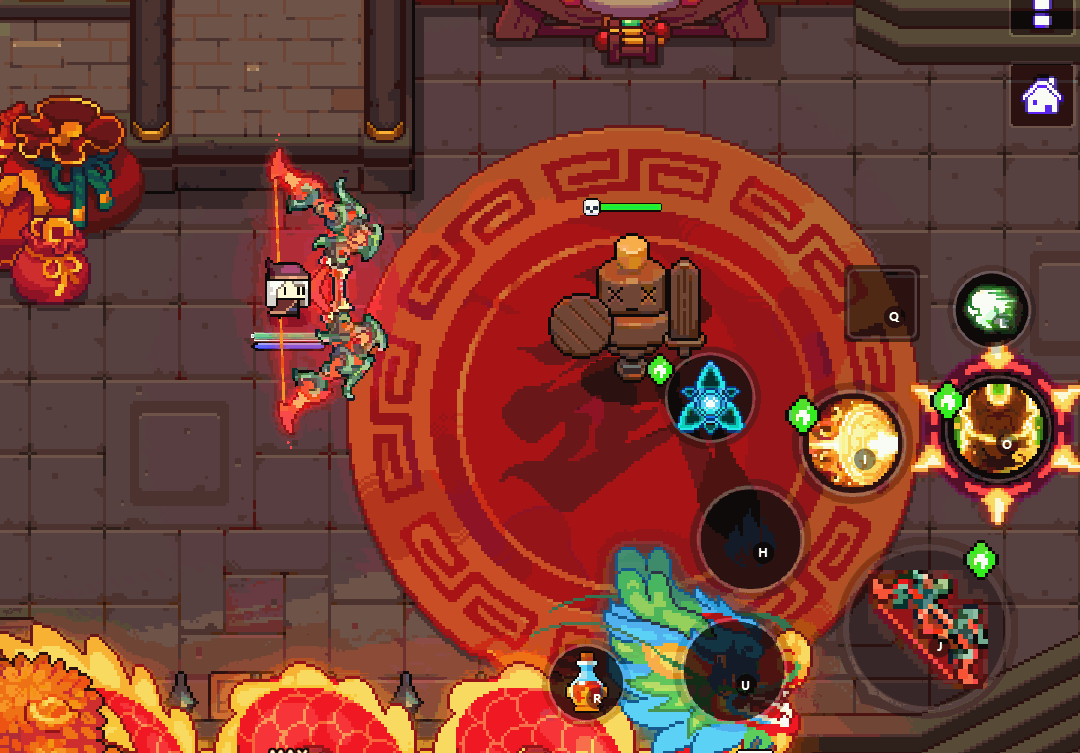Cast the fireball blast skill
The width and height of the screenshot is (1080, 753).
pos(852,442)
